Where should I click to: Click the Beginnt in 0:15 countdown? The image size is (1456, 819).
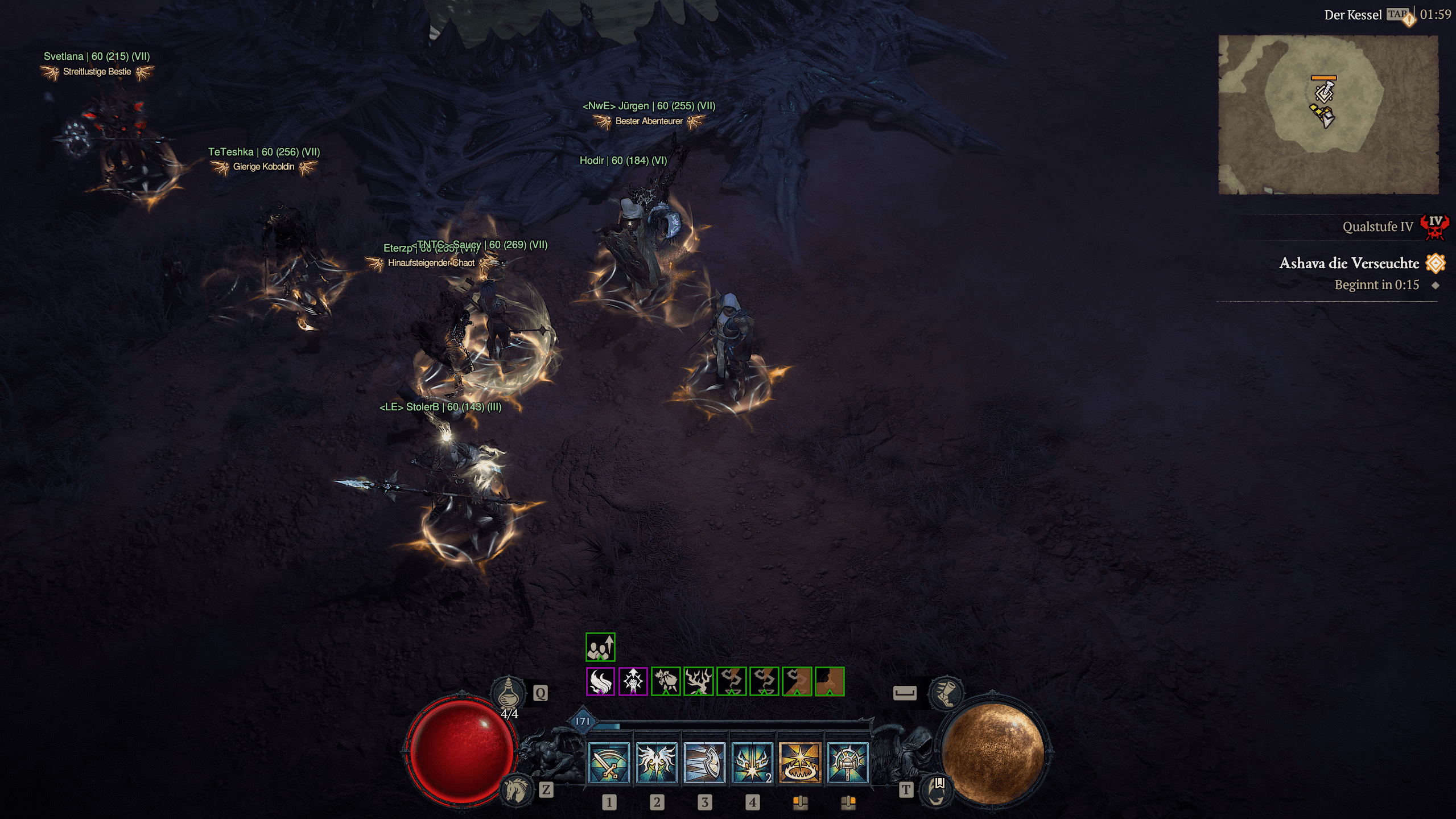point(1377,285)
